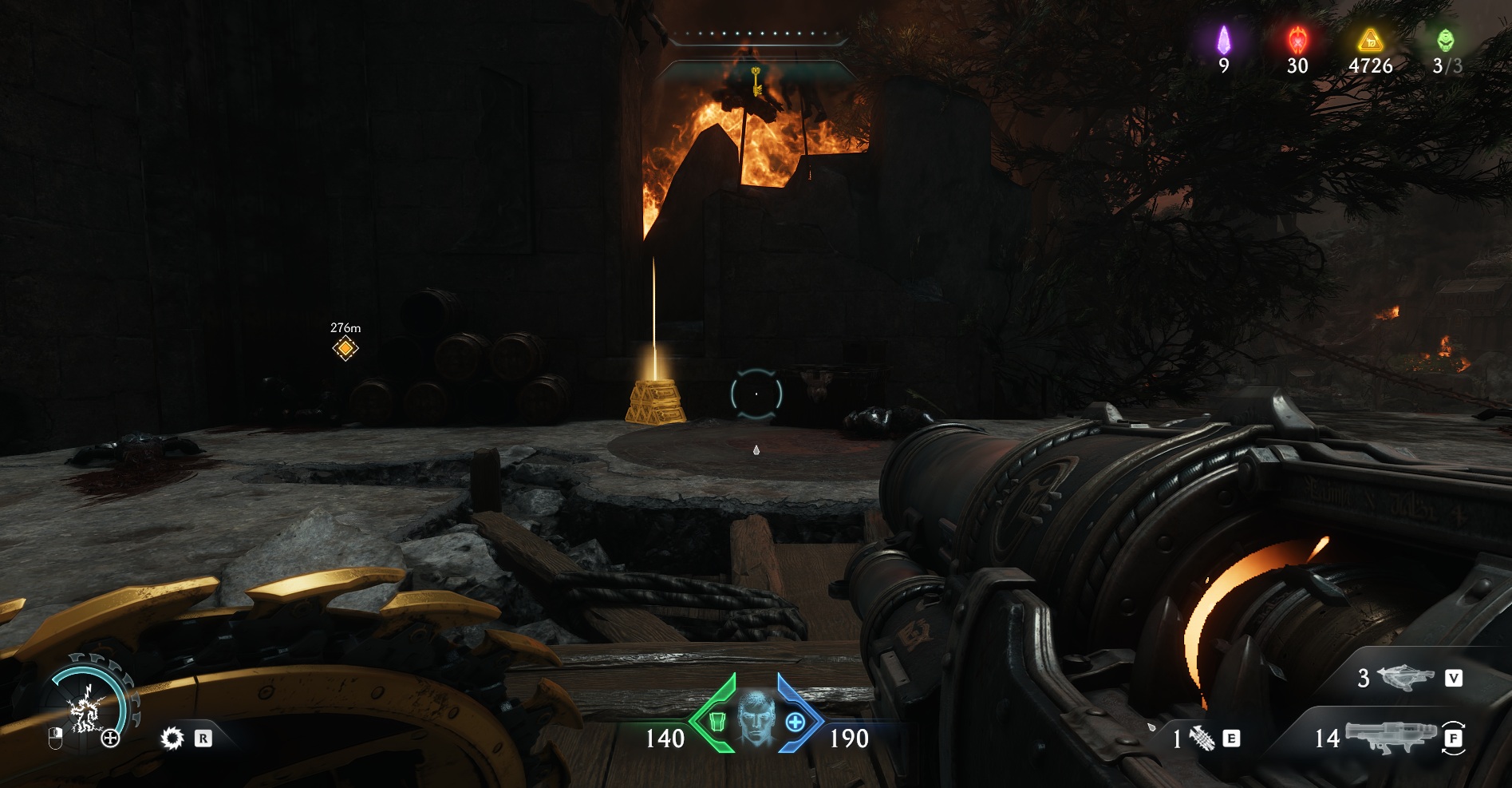Activate the lightning shield rune icon

point(86,708)
